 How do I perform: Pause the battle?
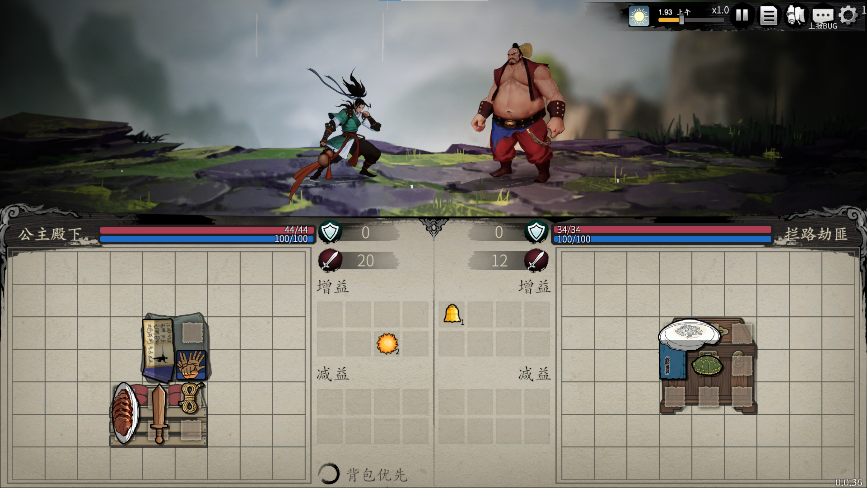click(x=742, y=15)
